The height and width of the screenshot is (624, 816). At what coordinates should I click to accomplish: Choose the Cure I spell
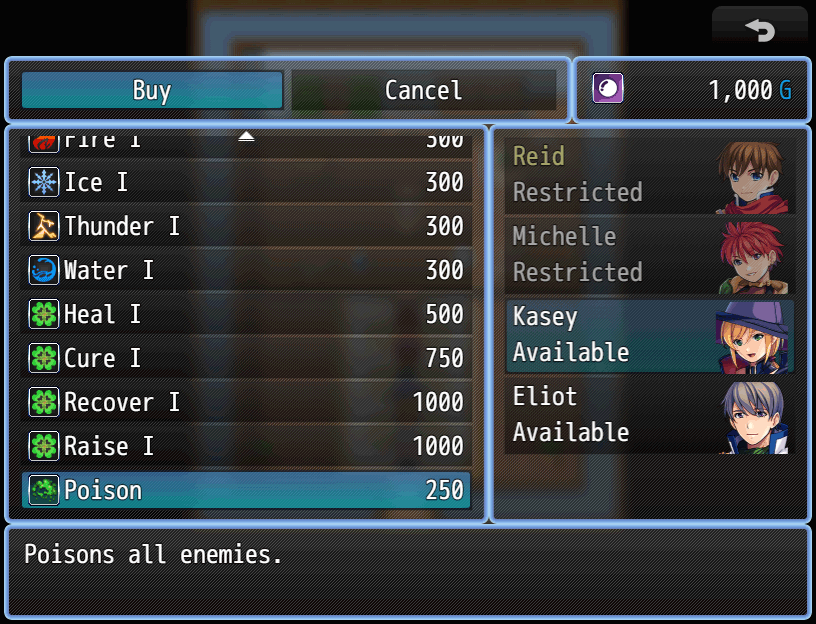click(246, 358)
